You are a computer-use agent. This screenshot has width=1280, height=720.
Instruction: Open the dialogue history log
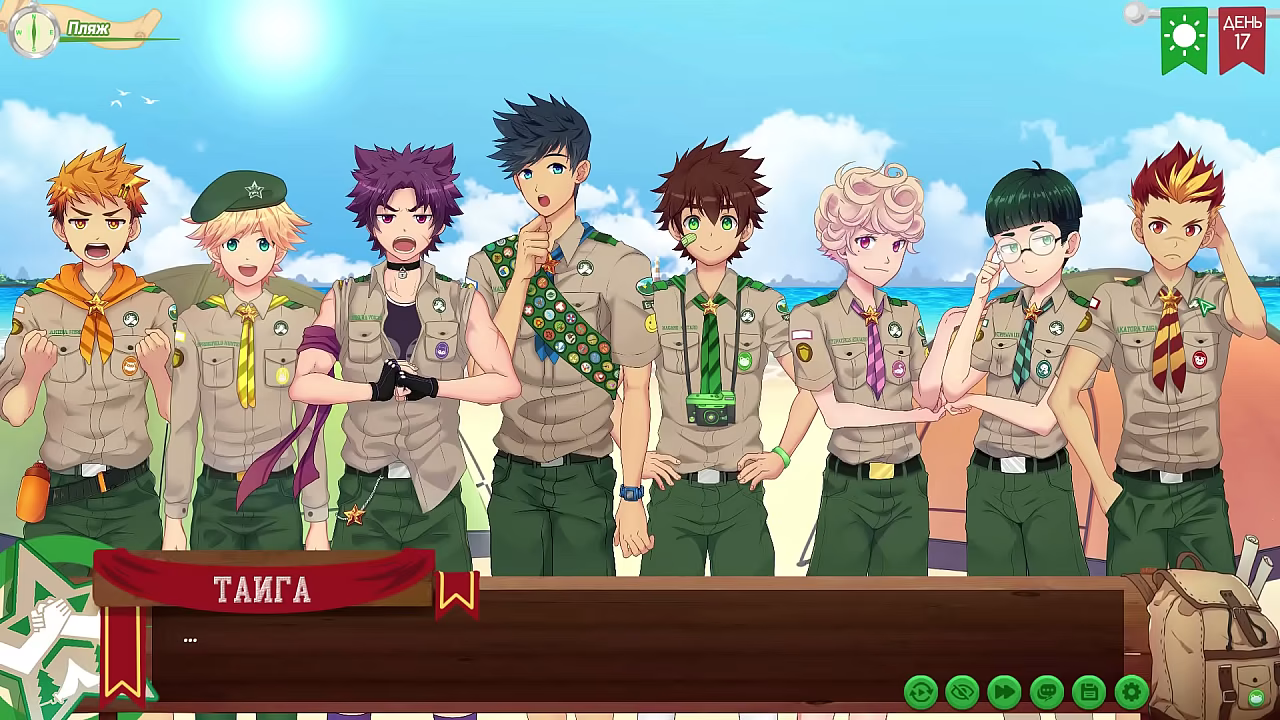pos(1047,691)
